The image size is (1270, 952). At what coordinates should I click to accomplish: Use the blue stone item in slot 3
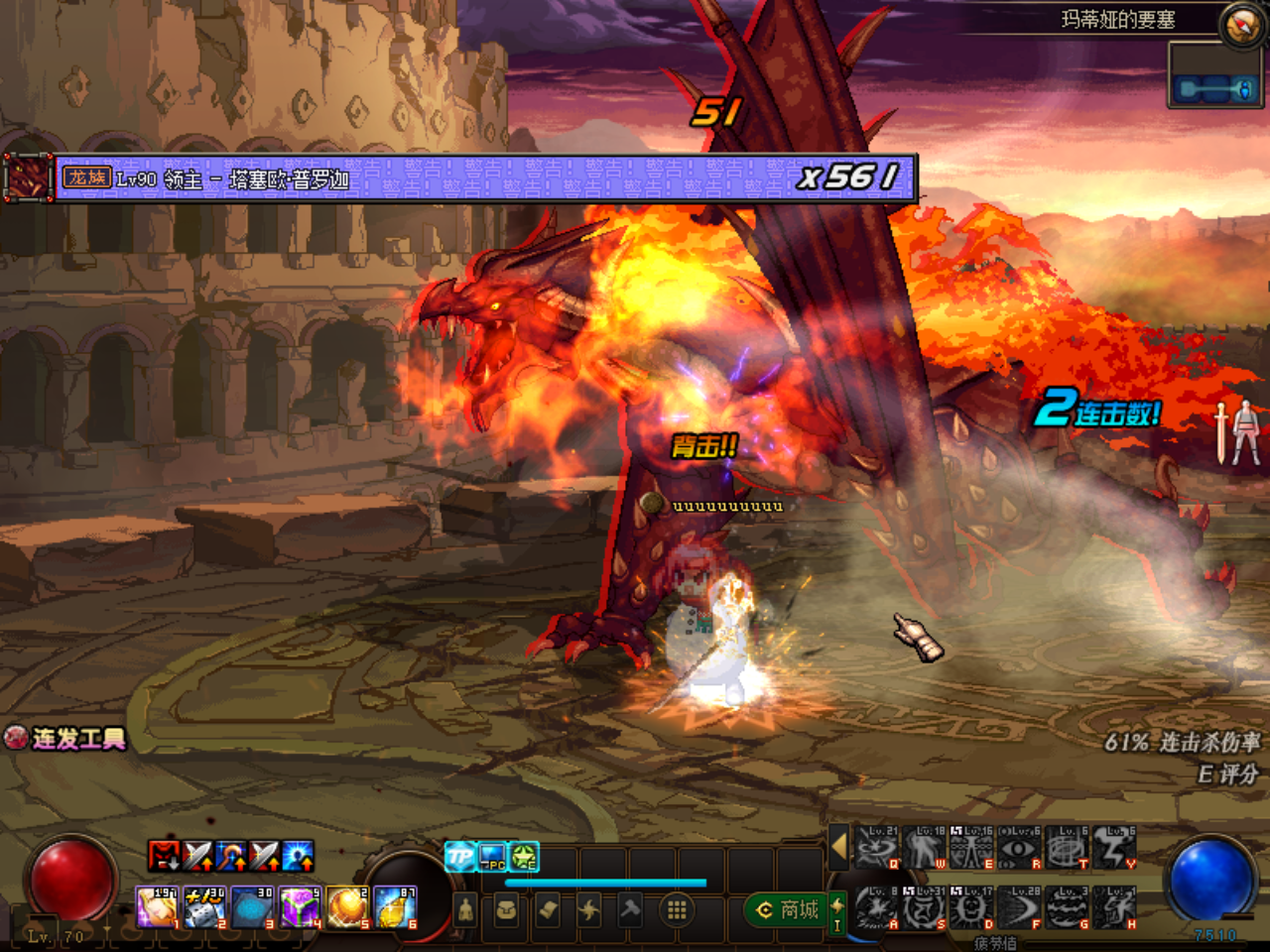coord(252,907)
